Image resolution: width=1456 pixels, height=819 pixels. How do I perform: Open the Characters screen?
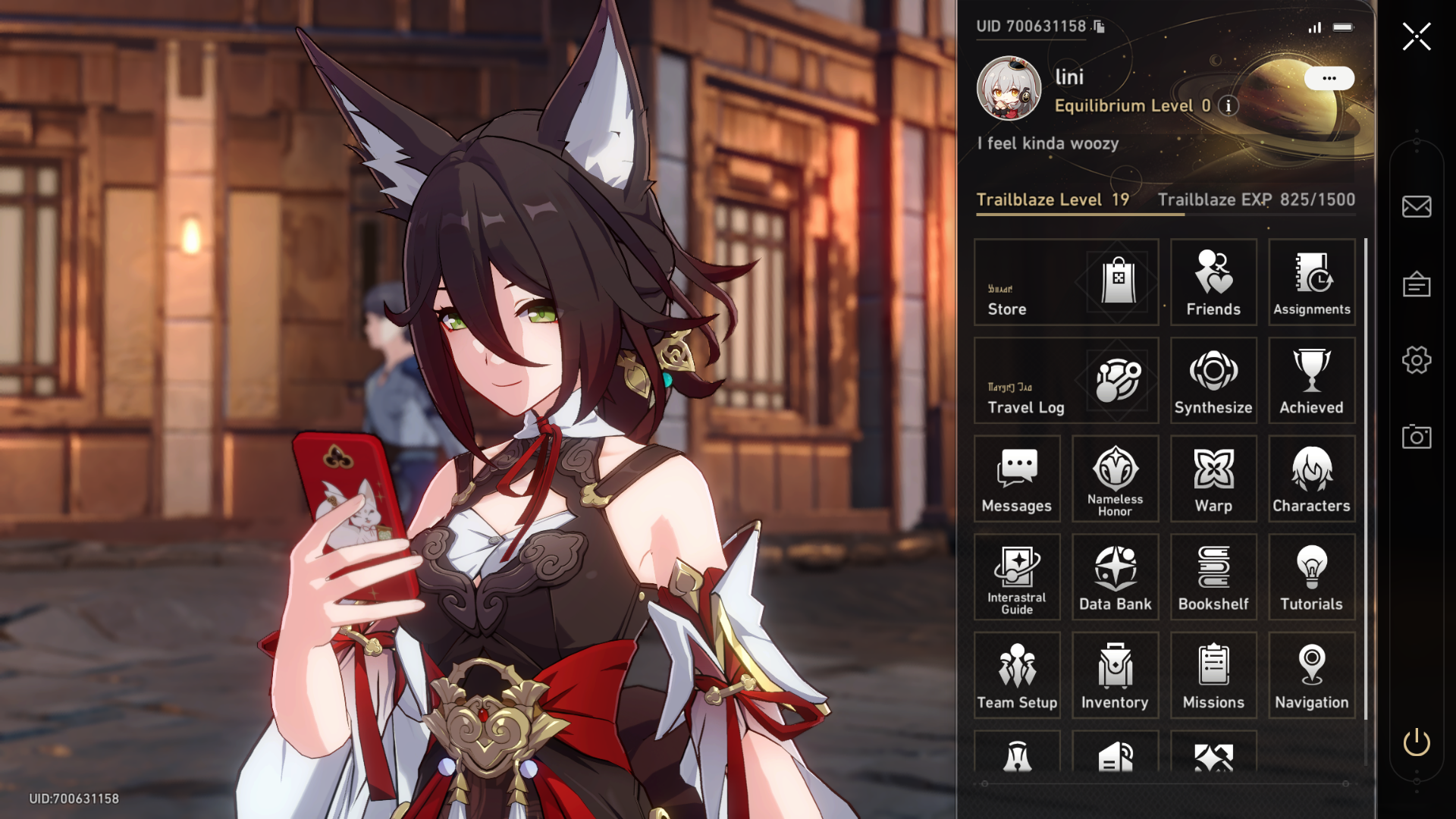point(1311,479)
